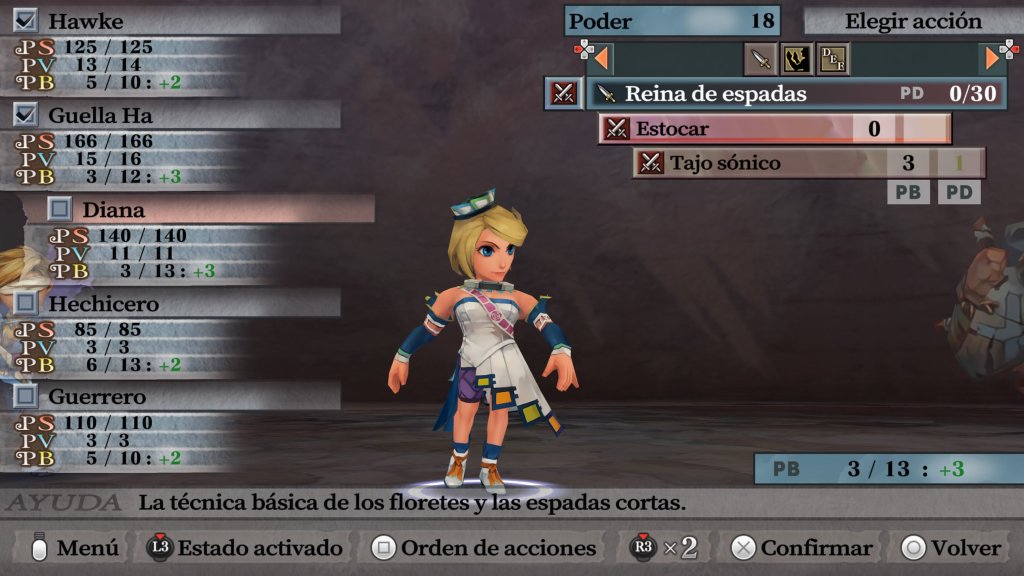Switch to the DEF defend tab
The image size is (1024, 576).
(x=833, y=59)
